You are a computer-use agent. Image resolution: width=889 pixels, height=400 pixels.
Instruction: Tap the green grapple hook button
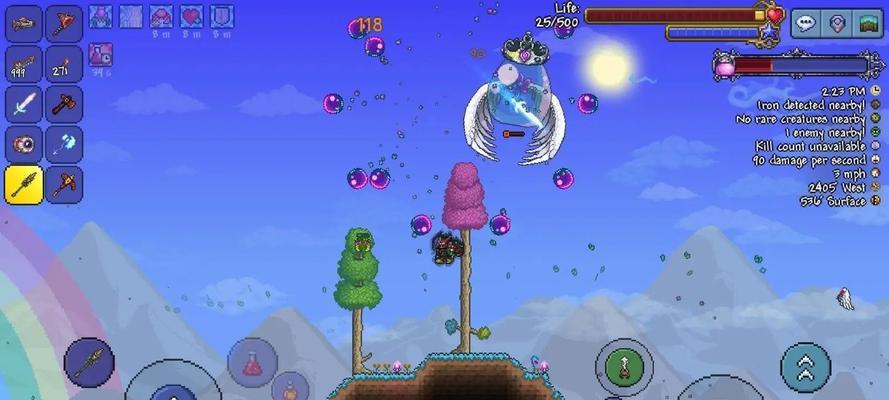coord(624,366)
